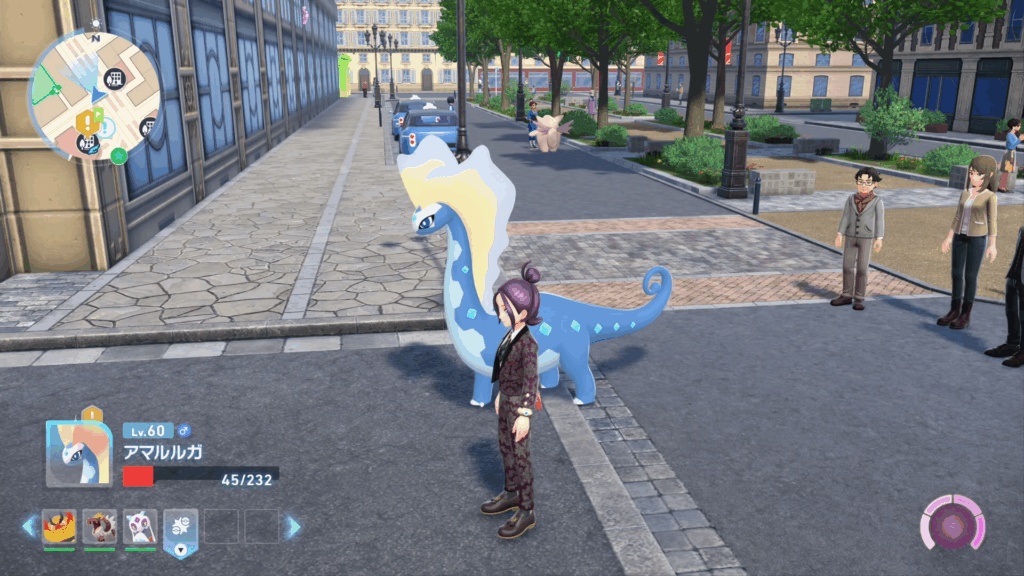Cycle party right with the arrow
Image resolution: width=1024 pixels, height=576 pixels.
[292, 526]
